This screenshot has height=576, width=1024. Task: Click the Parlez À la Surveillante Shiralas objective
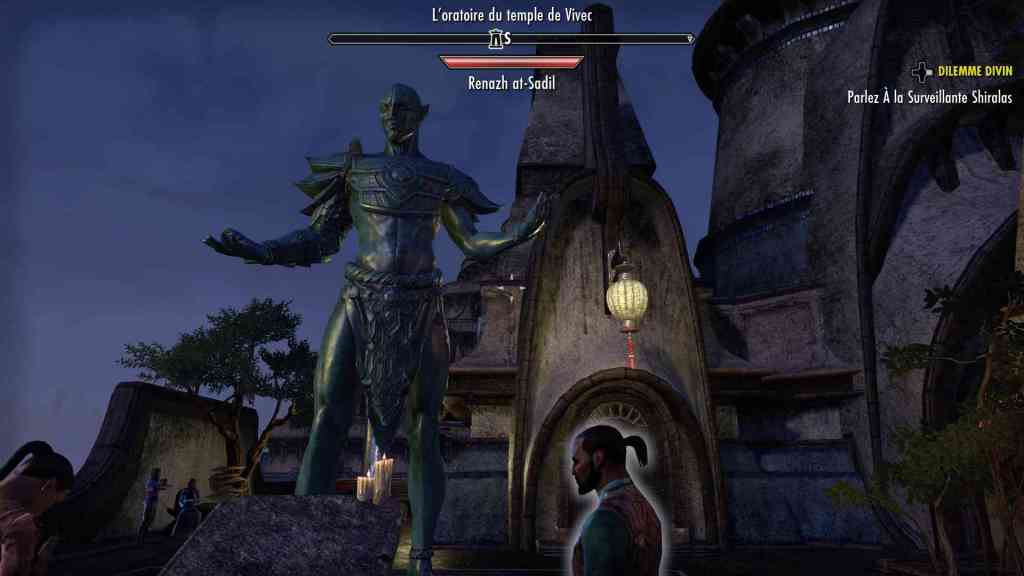929,98
